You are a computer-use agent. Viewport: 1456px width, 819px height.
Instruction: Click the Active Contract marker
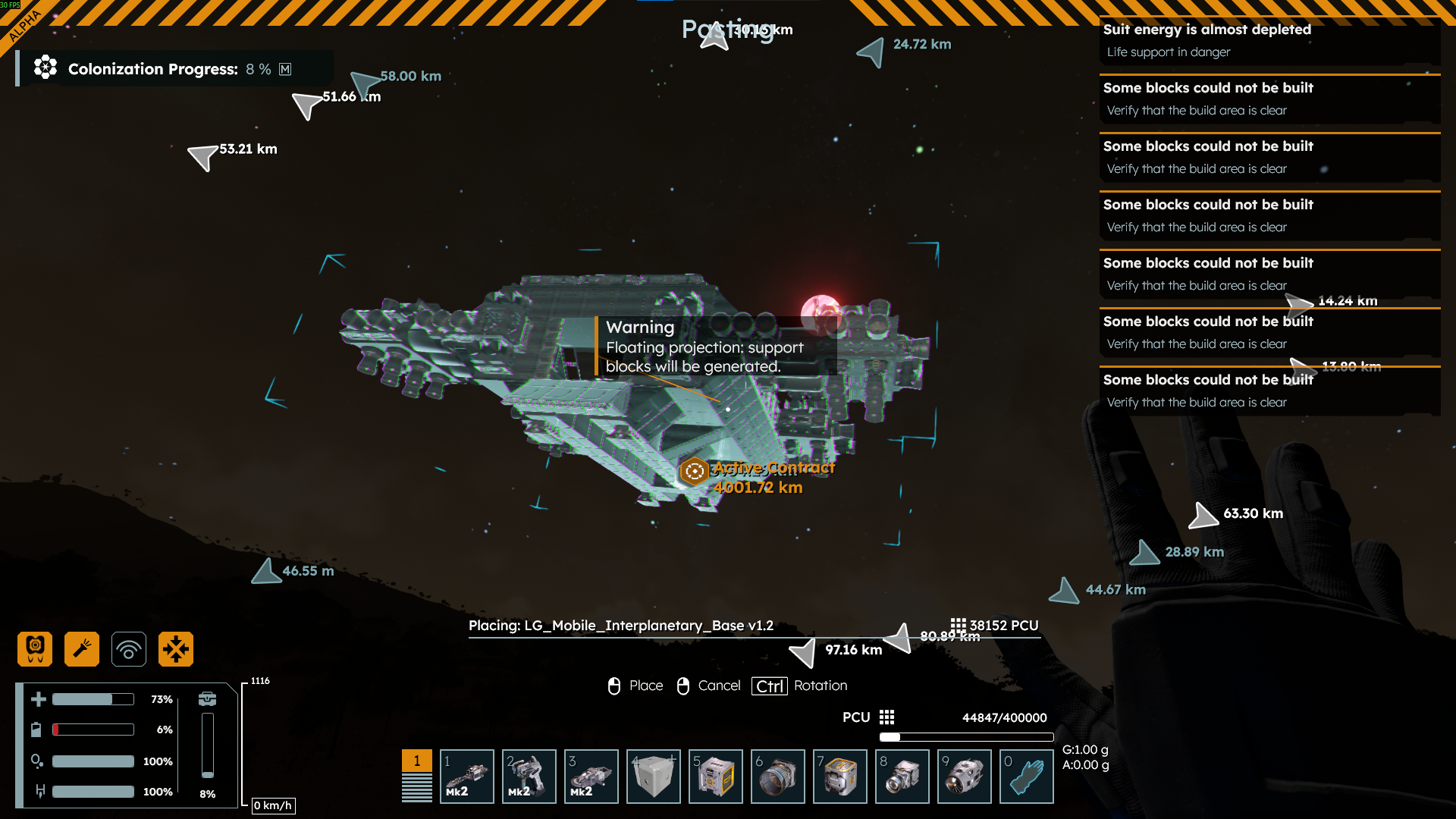(694, 472)
